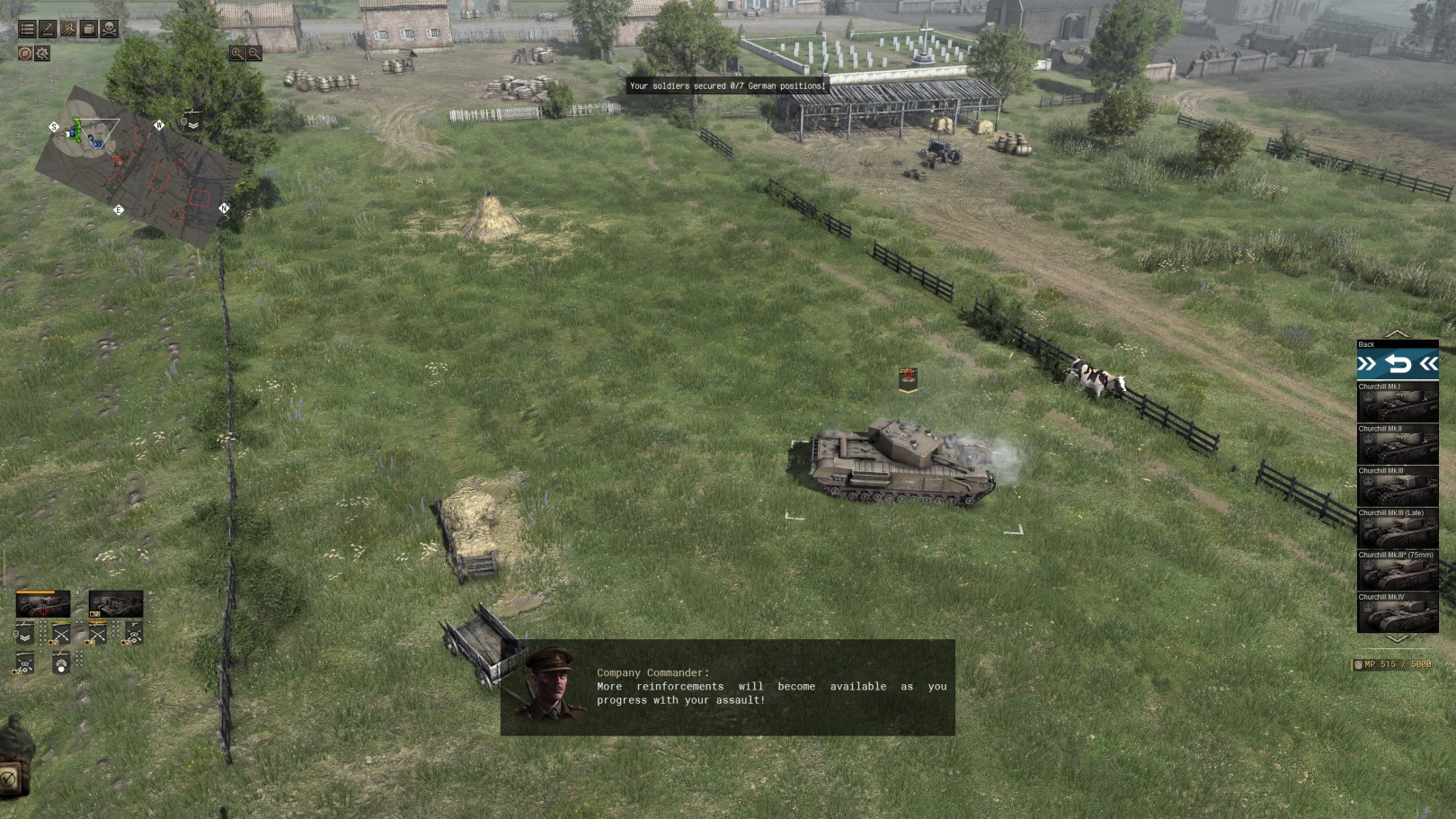The width and height of the screenshot is (1456, 819).
Task: Go back in the reinforcement menu
Action: pyautogui.click(x=1398, y=364)
